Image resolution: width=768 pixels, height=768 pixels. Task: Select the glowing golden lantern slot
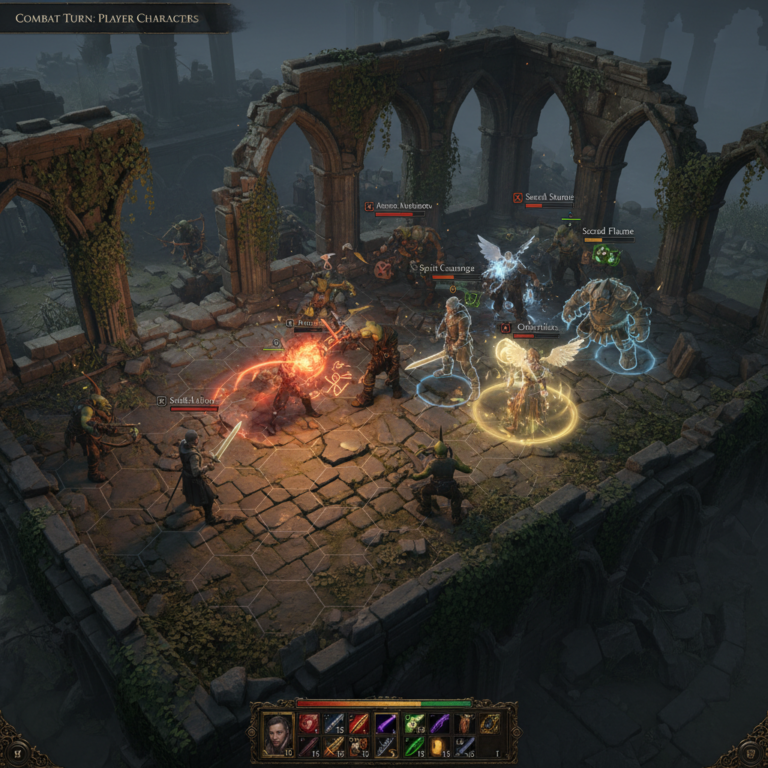[x=439, y=748]
